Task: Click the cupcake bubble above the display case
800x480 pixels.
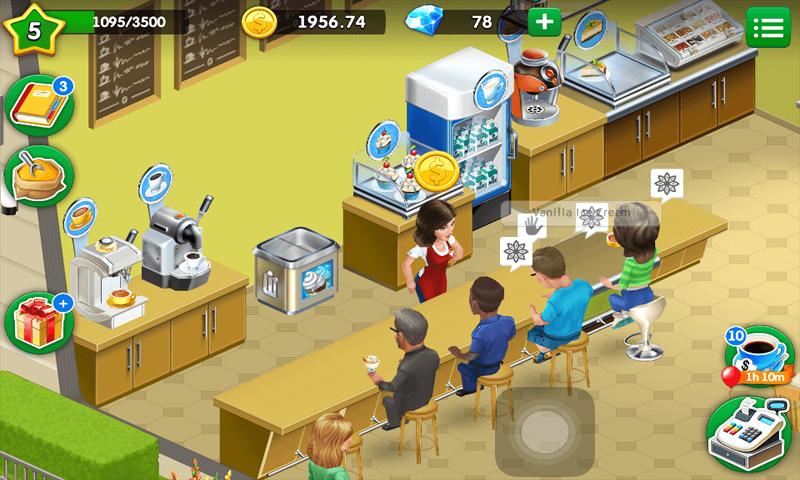Action: (x=385, y=139)
